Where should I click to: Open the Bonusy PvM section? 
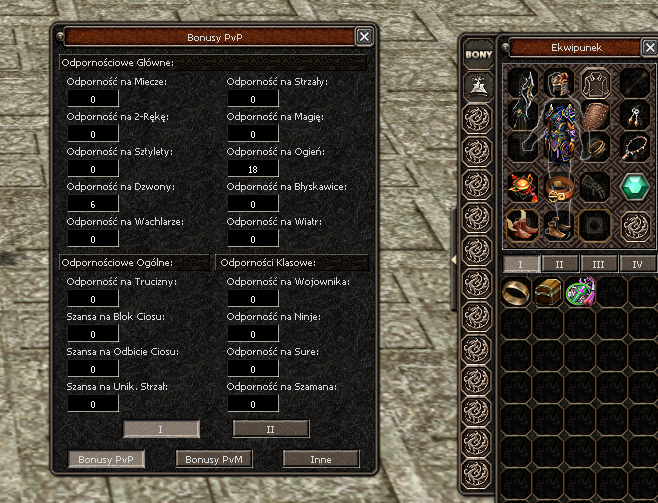(x=213, y=459)
